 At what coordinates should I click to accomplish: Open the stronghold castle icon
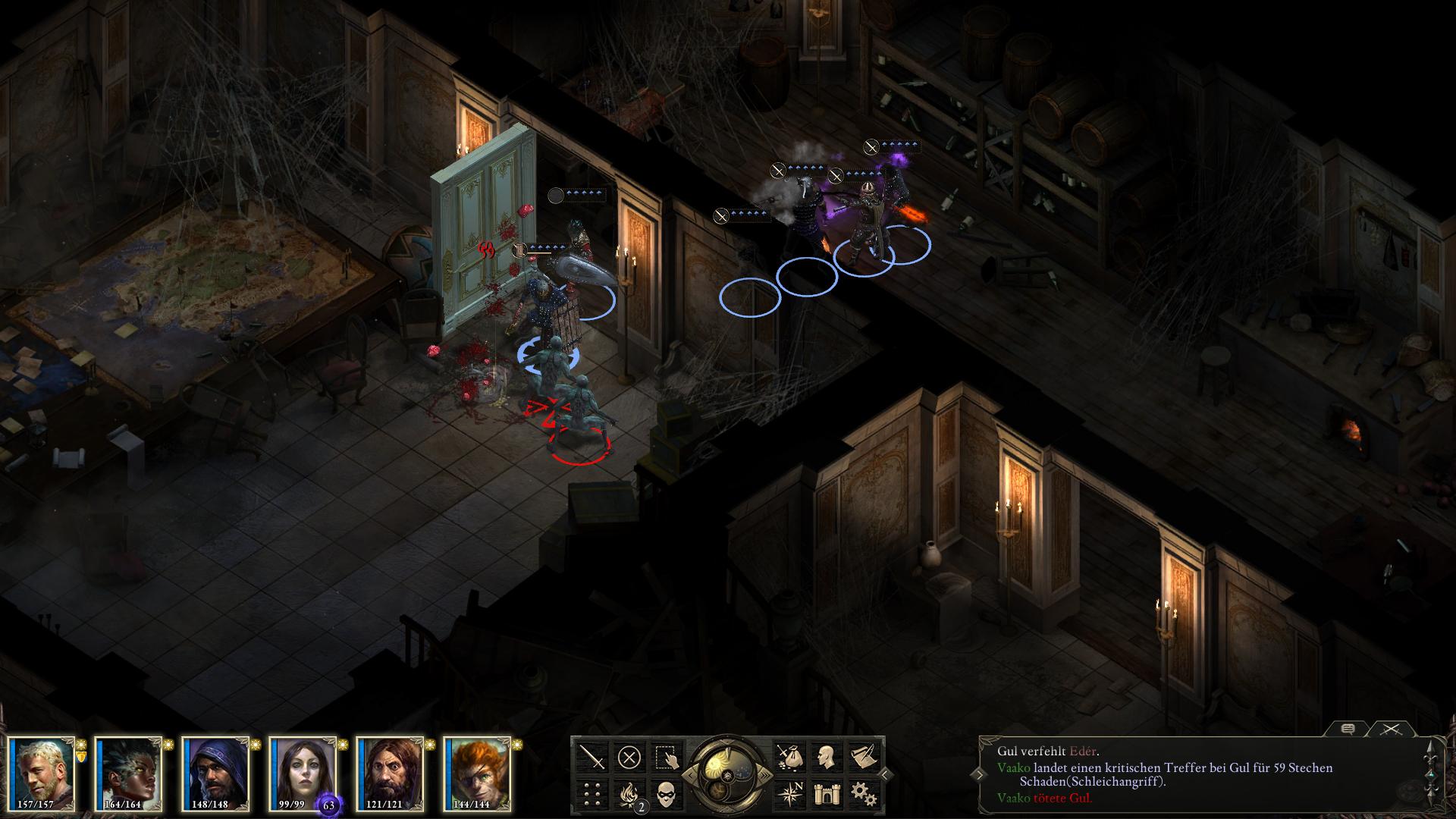826,793
